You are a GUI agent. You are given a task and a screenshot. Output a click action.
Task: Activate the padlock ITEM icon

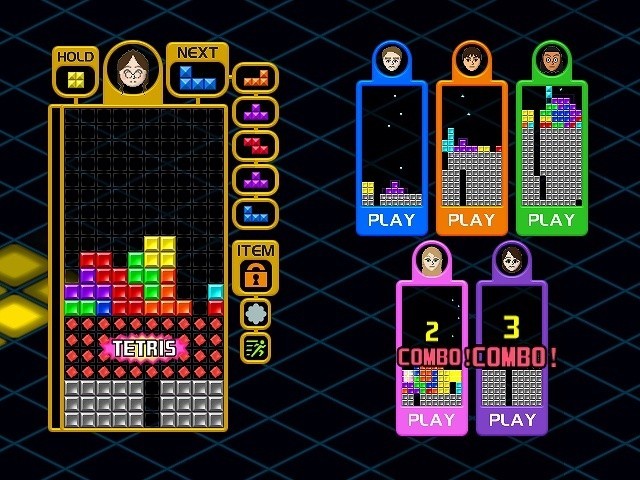click(255, 277)
